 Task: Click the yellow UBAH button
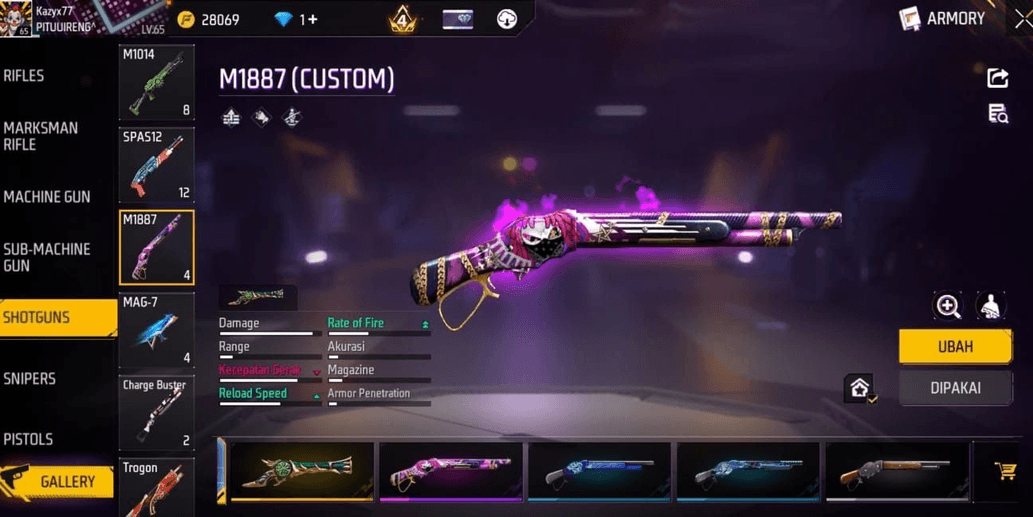955,347
